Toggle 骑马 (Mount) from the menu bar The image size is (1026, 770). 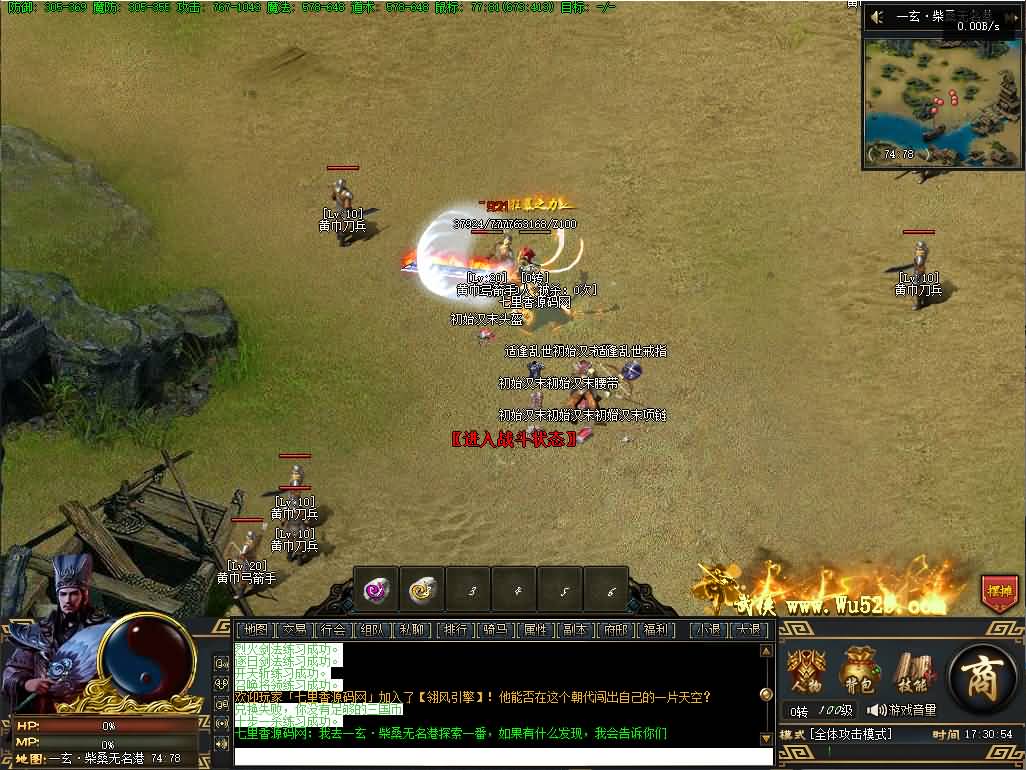pos(495,630)
